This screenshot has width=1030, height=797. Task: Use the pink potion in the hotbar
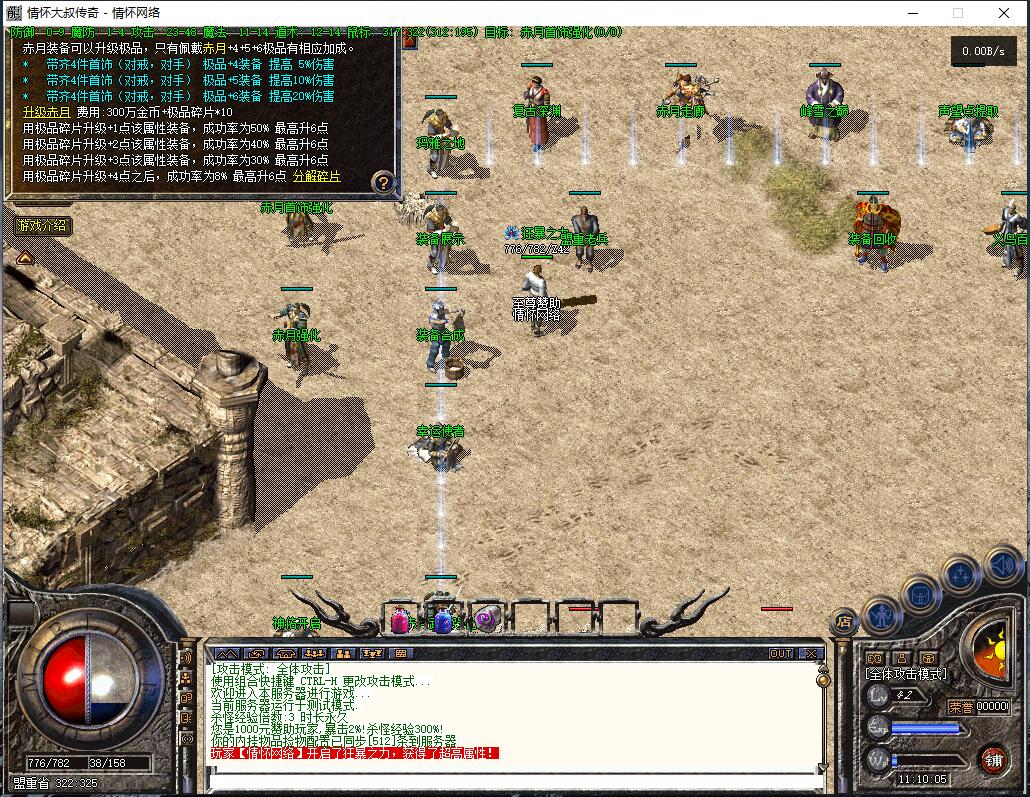click(399, 621)
